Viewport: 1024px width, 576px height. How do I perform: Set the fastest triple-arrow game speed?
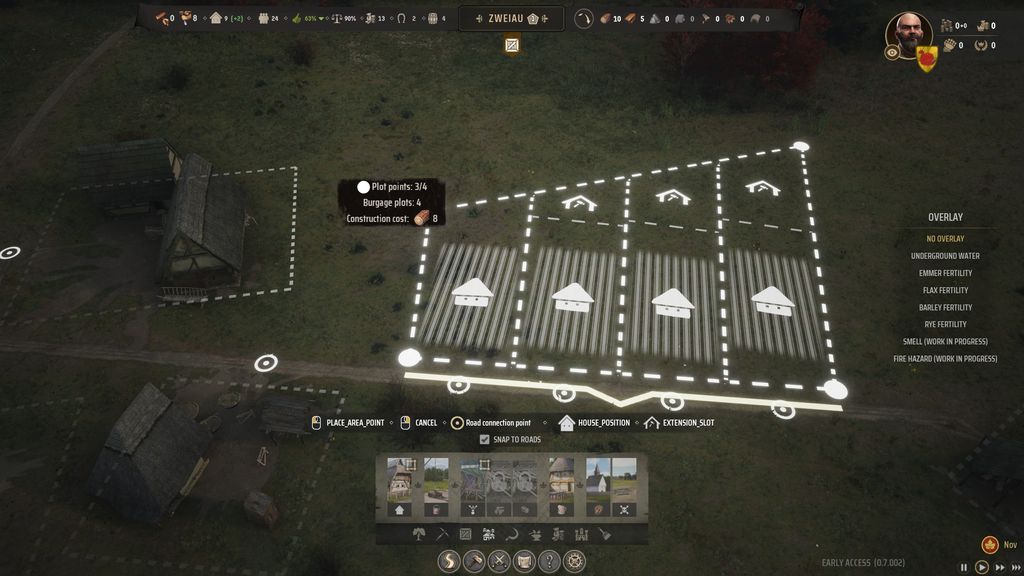click(x=1014, y=567)
